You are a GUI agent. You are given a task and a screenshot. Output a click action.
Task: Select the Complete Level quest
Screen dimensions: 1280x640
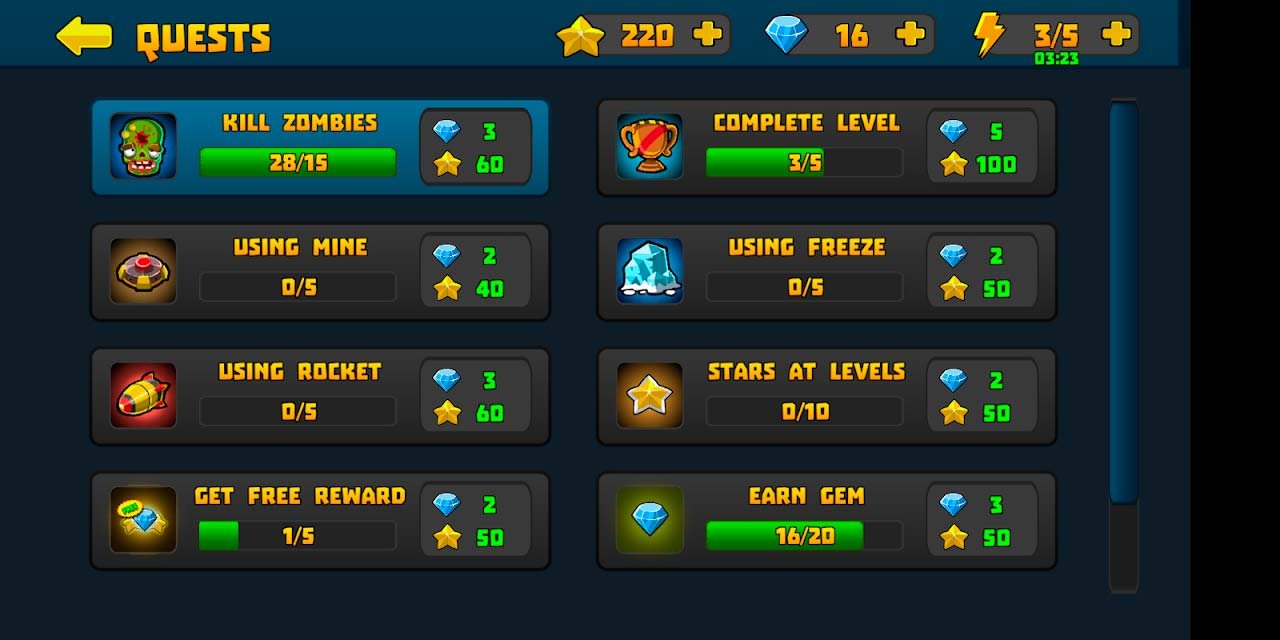826,147
